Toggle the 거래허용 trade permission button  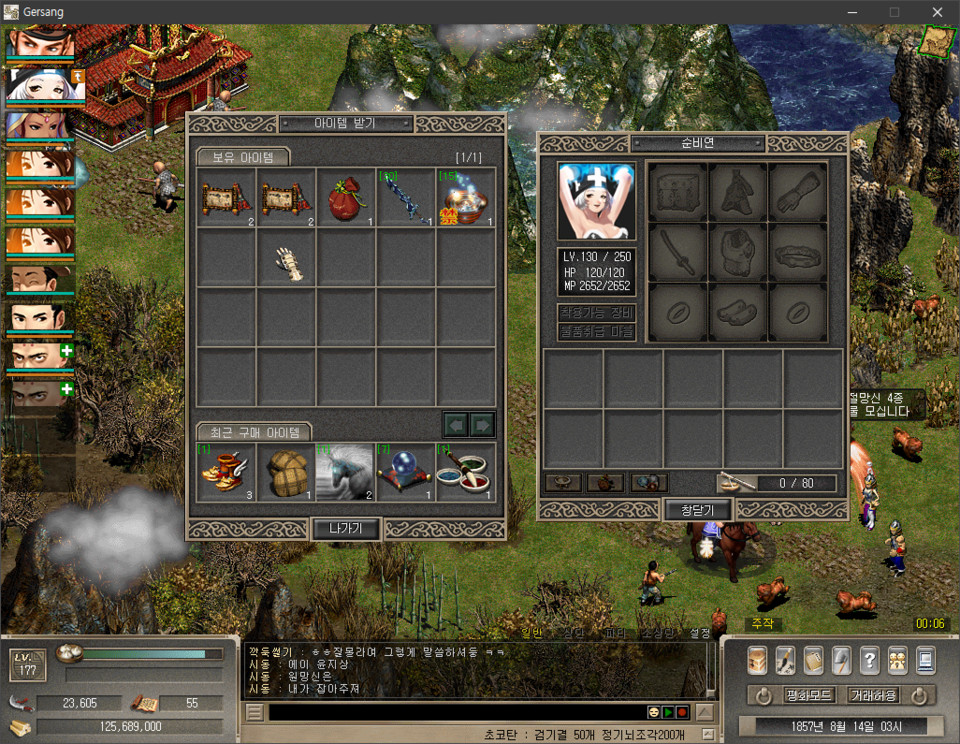[x=873, y=695]
